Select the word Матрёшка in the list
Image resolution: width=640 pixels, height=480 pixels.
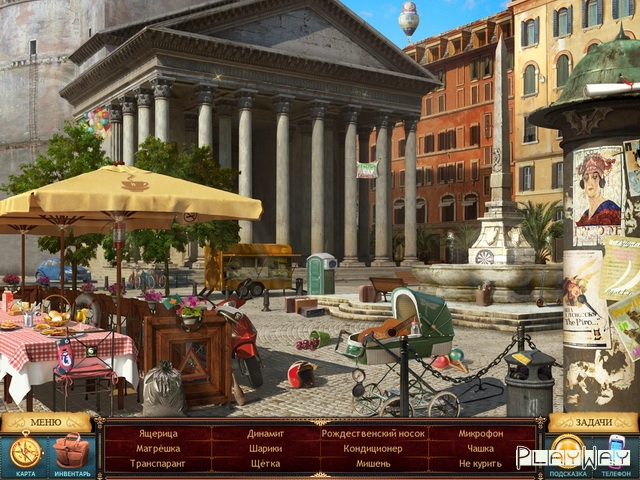pos(157,448)
